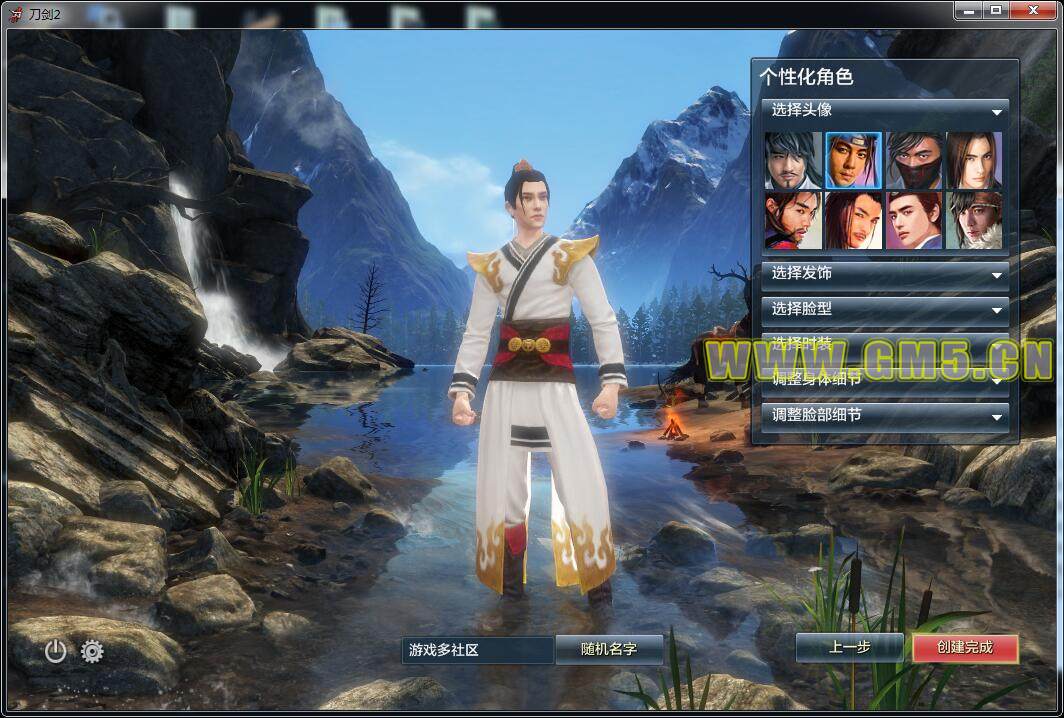Open settings via the gear icon
The height and width of the screenshot is (718, 1064).
(x=92, y=652)
